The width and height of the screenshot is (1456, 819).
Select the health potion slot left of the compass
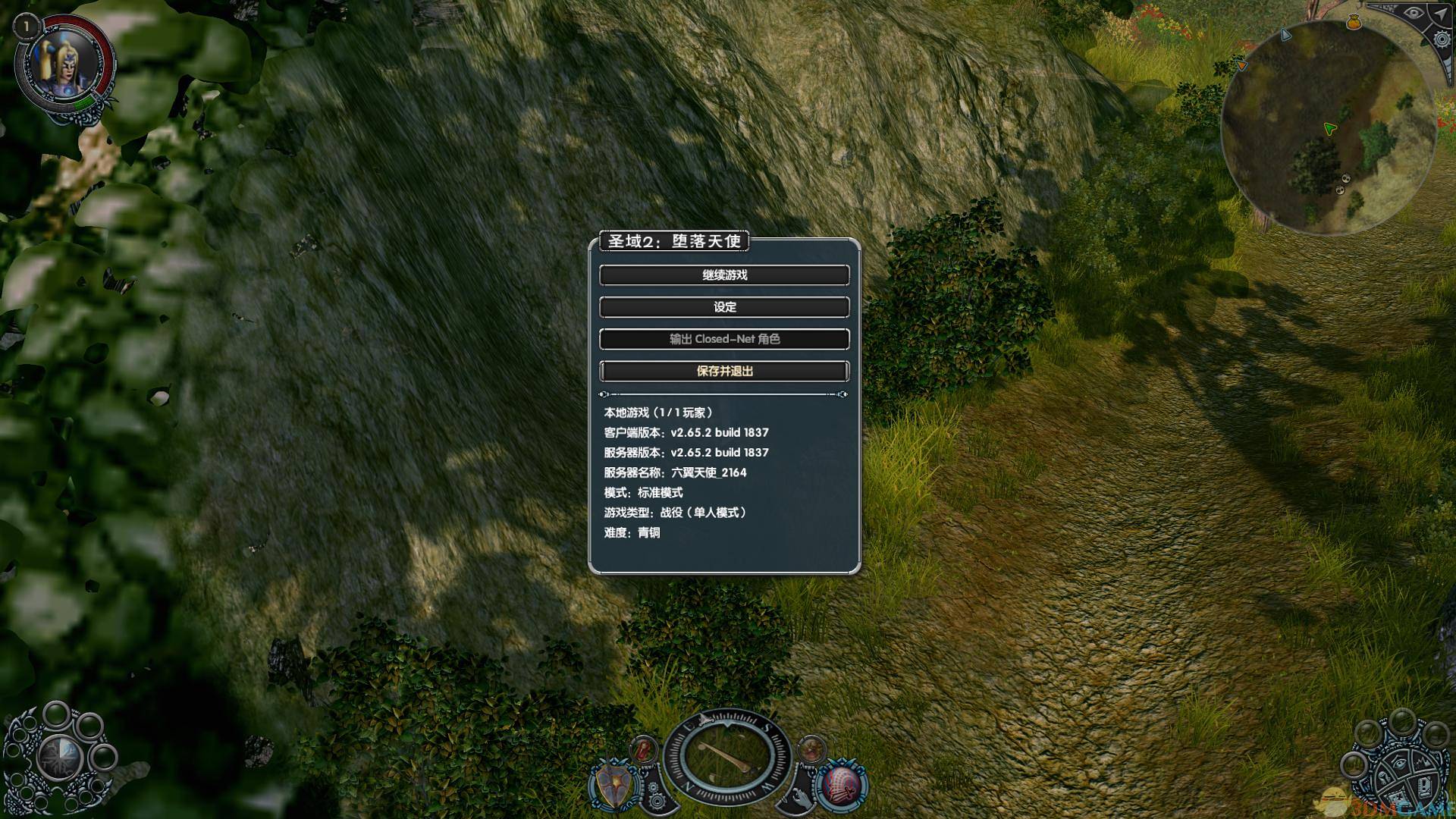(643, 748)
